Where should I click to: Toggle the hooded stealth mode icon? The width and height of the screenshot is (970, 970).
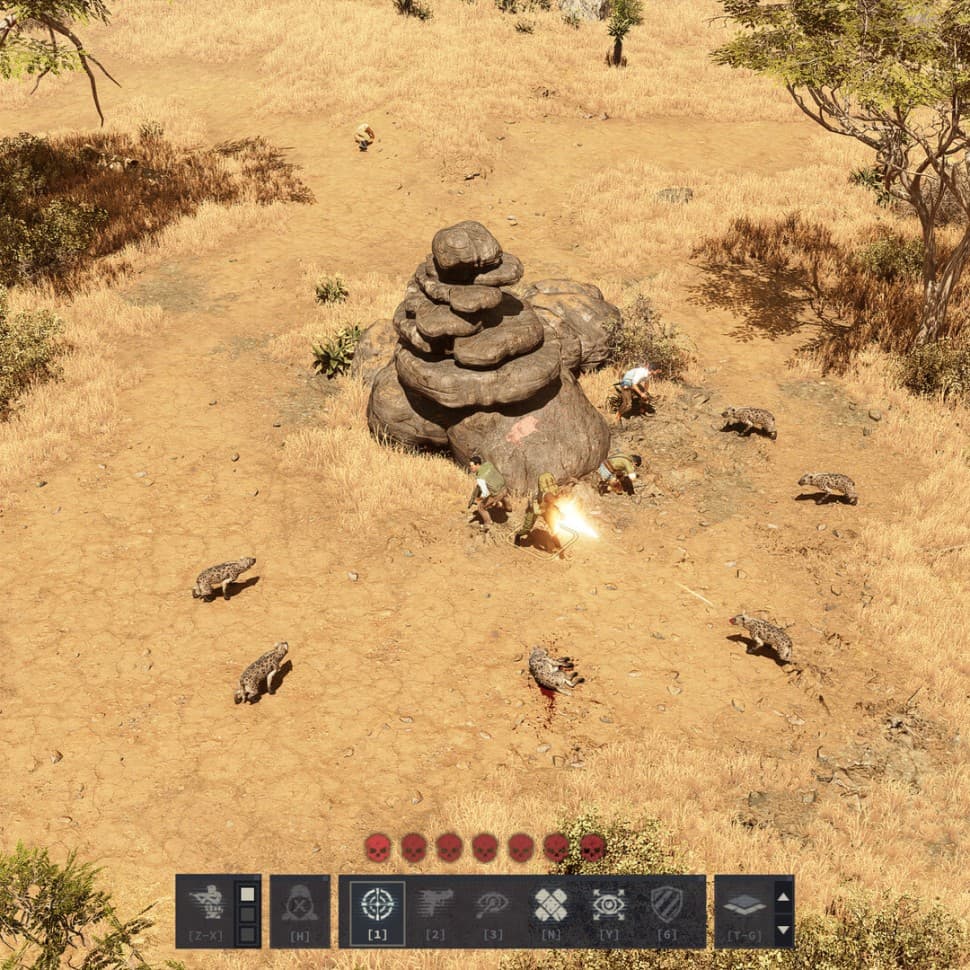299,905
